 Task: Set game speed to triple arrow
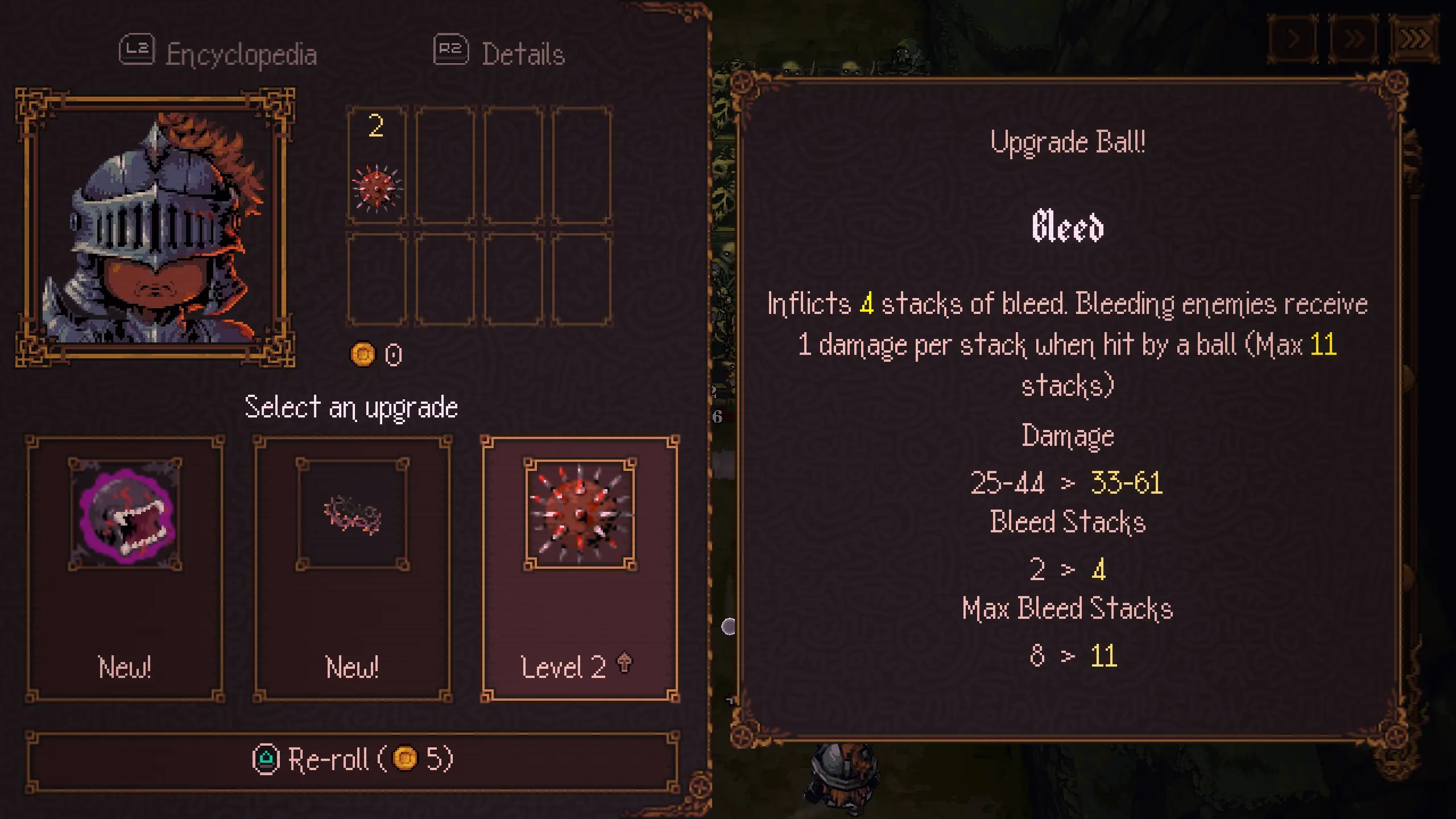tap(1414, 39)
